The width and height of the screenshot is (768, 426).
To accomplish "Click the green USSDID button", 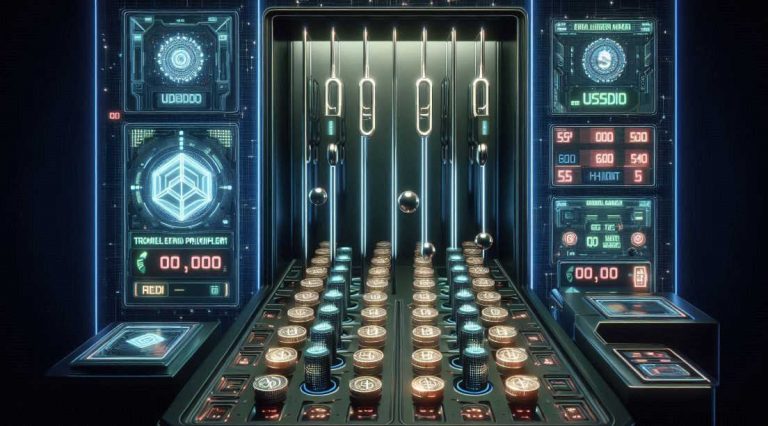I will point(603,99).
